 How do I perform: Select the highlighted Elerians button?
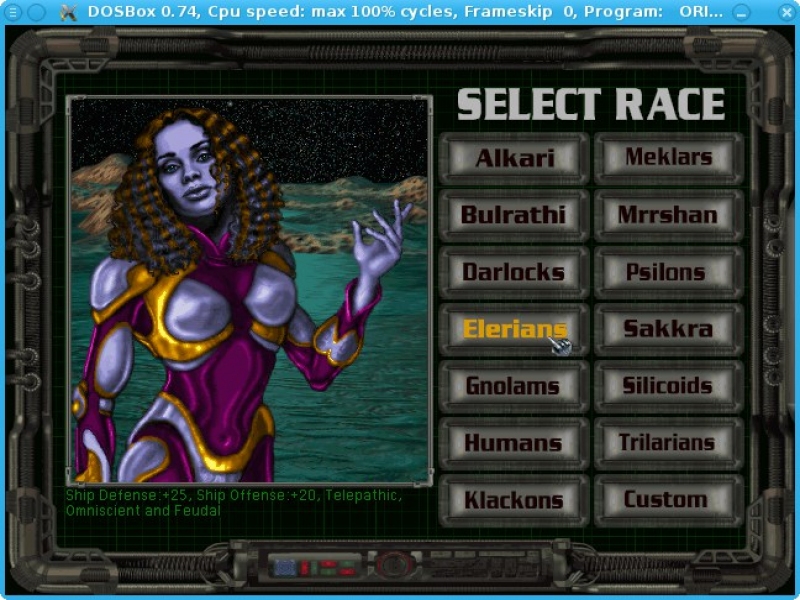click(x=514, y=329)
